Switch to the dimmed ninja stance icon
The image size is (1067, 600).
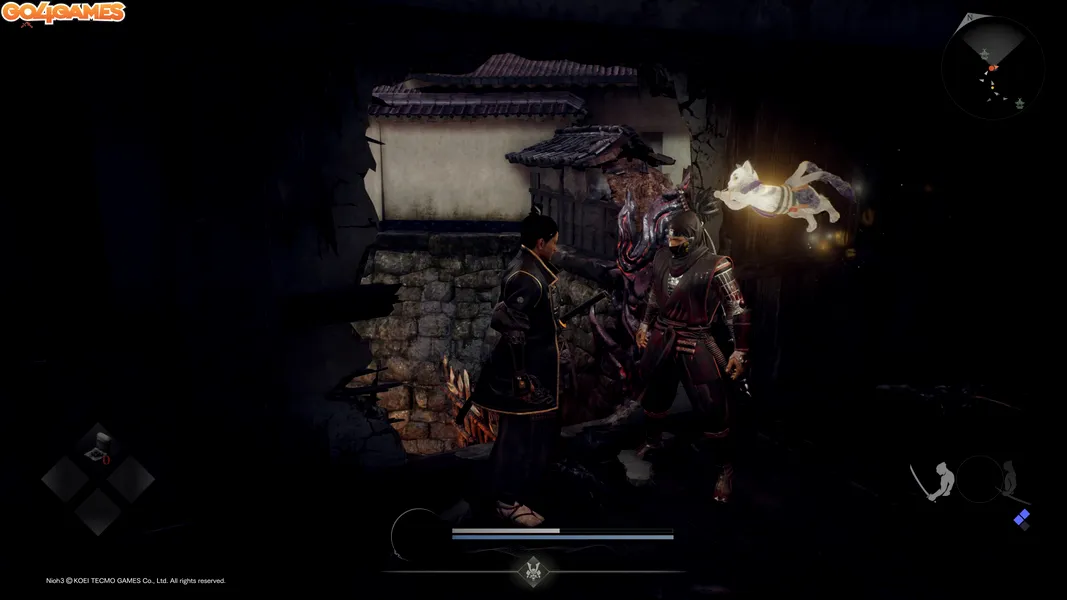pyautogui.click(x=1009, y=478)
